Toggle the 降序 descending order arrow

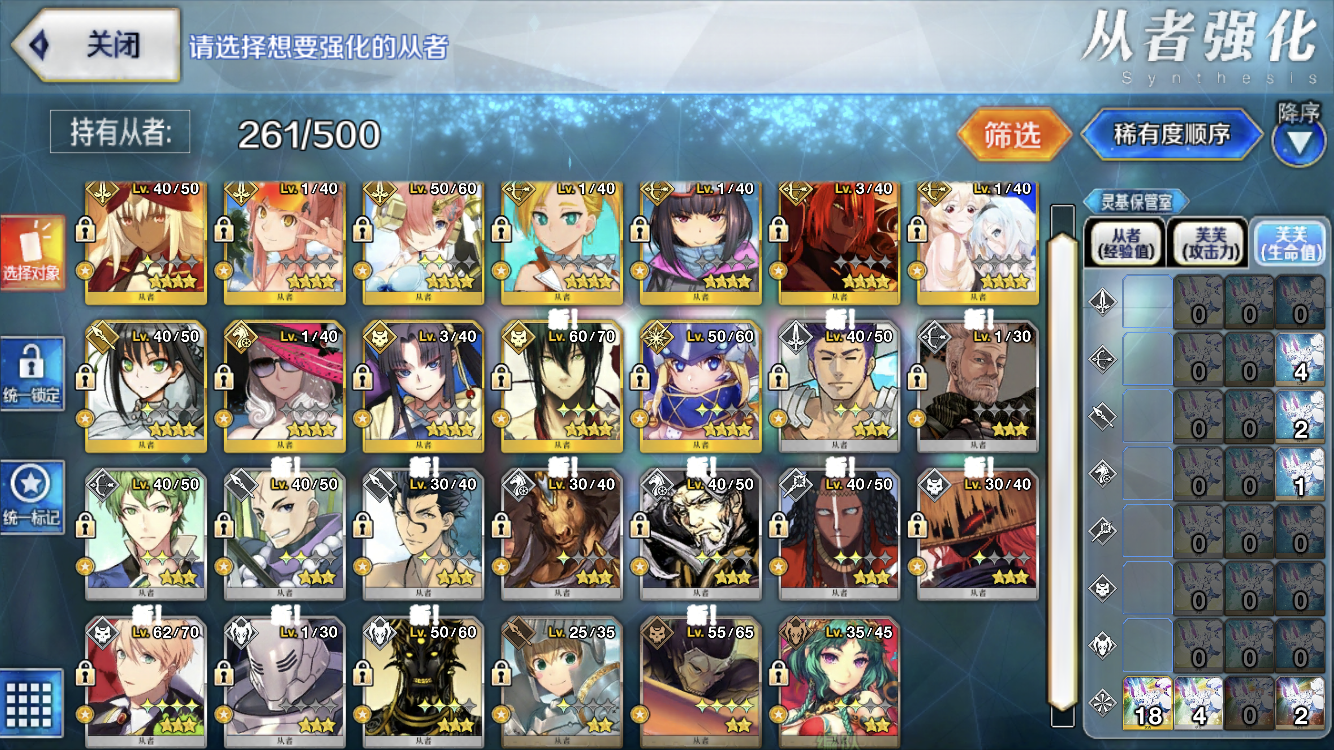pyautogui.click(x=1298, y=140)
